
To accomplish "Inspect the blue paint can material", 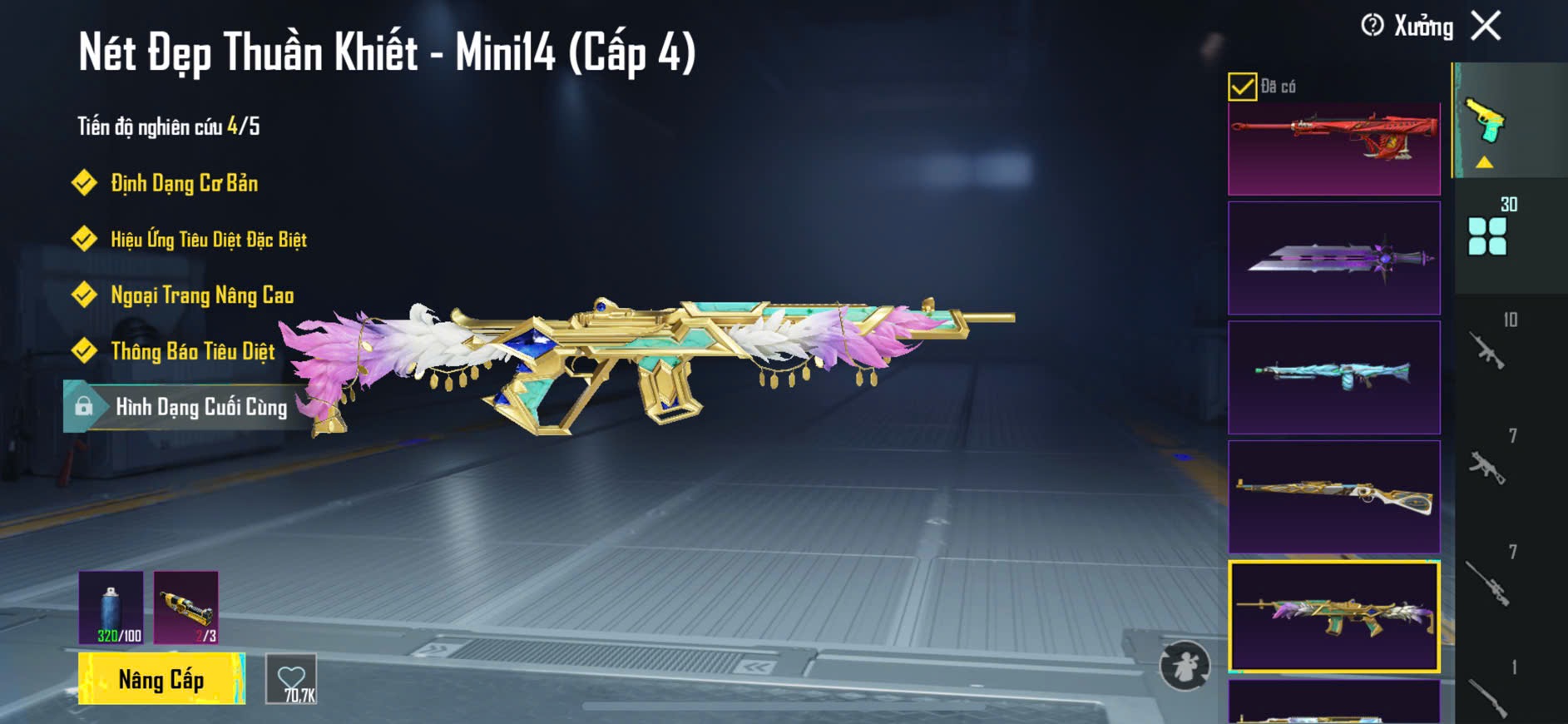I will (x=111, y=607).
